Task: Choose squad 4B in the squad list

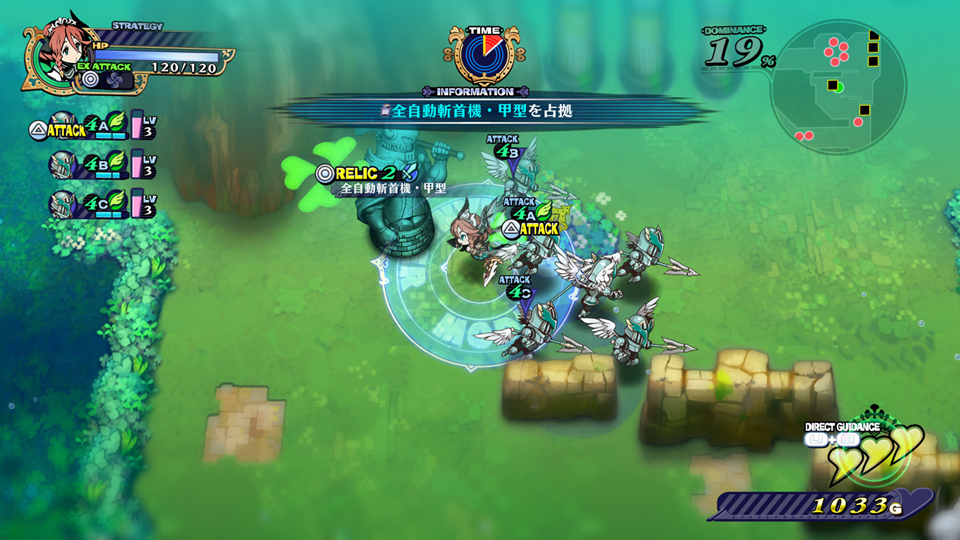Action: point(92,164)
